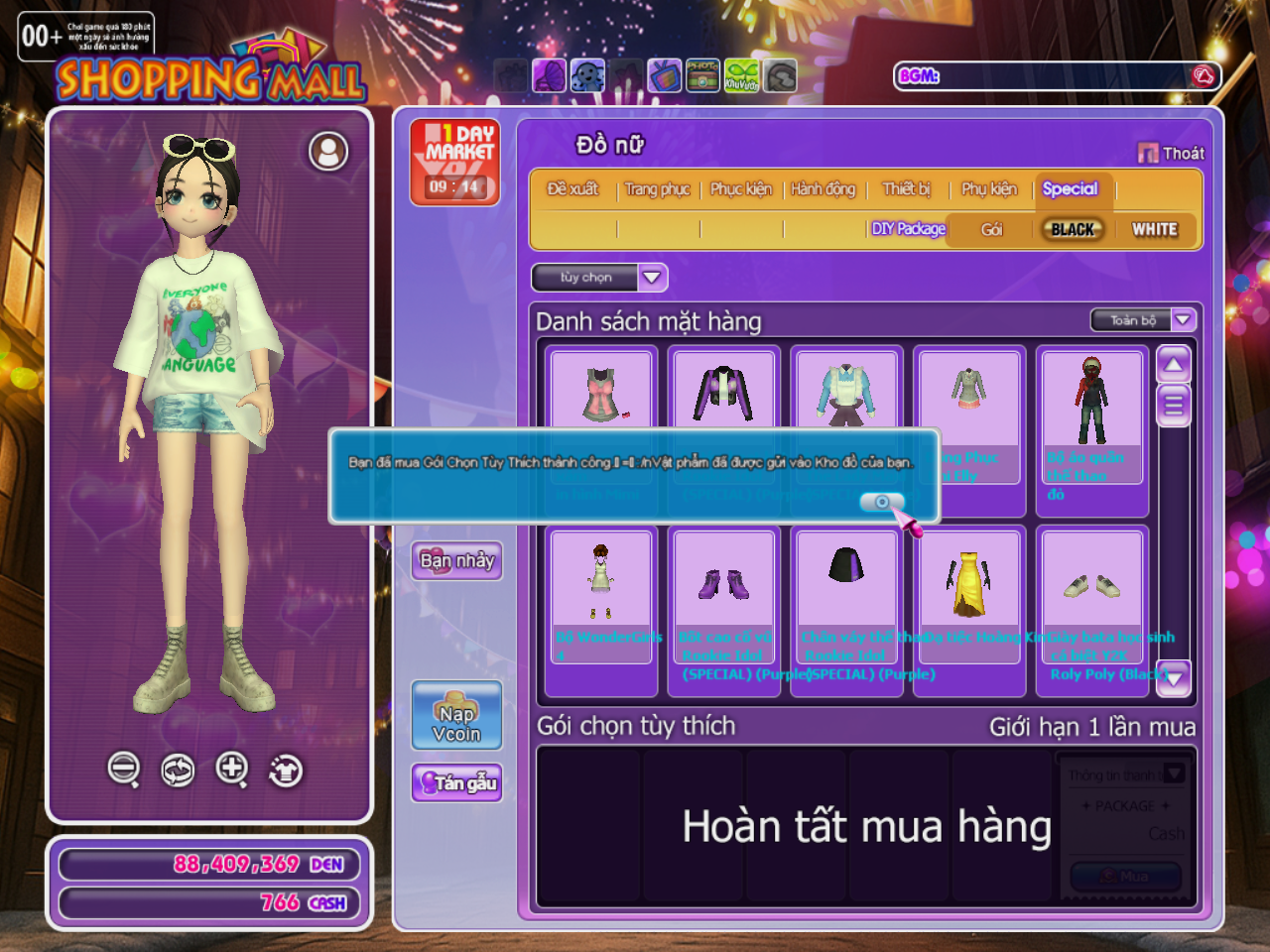1270x952 pixels.
Task: Choose the Special tab
Action: point(1070,189)
